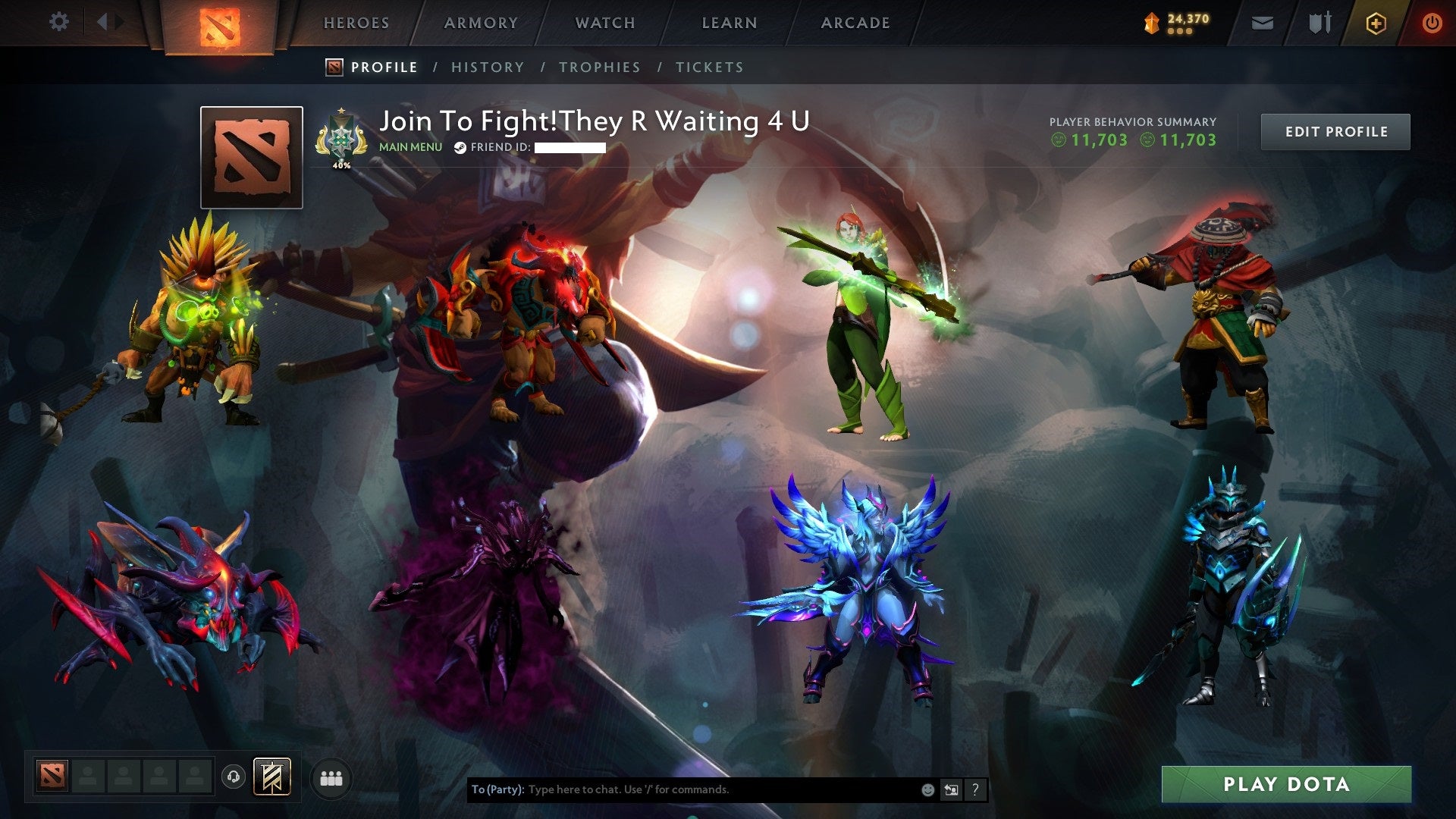Switch to the HISTORY tab
1456x819 pixels.
488,67
